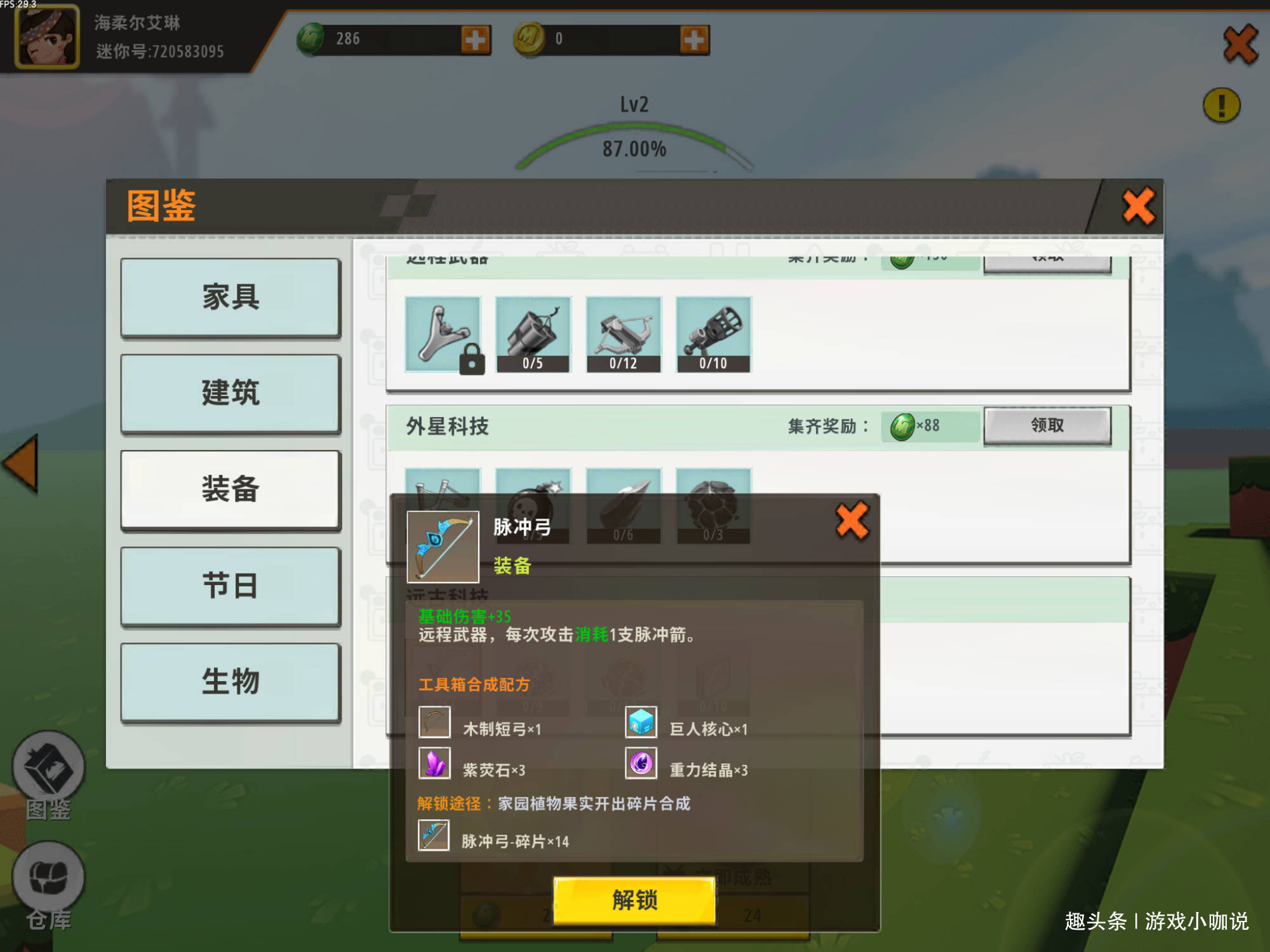View the 脉冲弓-碎片 fragment icon
Screen dimensions: 1270x952
click(434, 836)
